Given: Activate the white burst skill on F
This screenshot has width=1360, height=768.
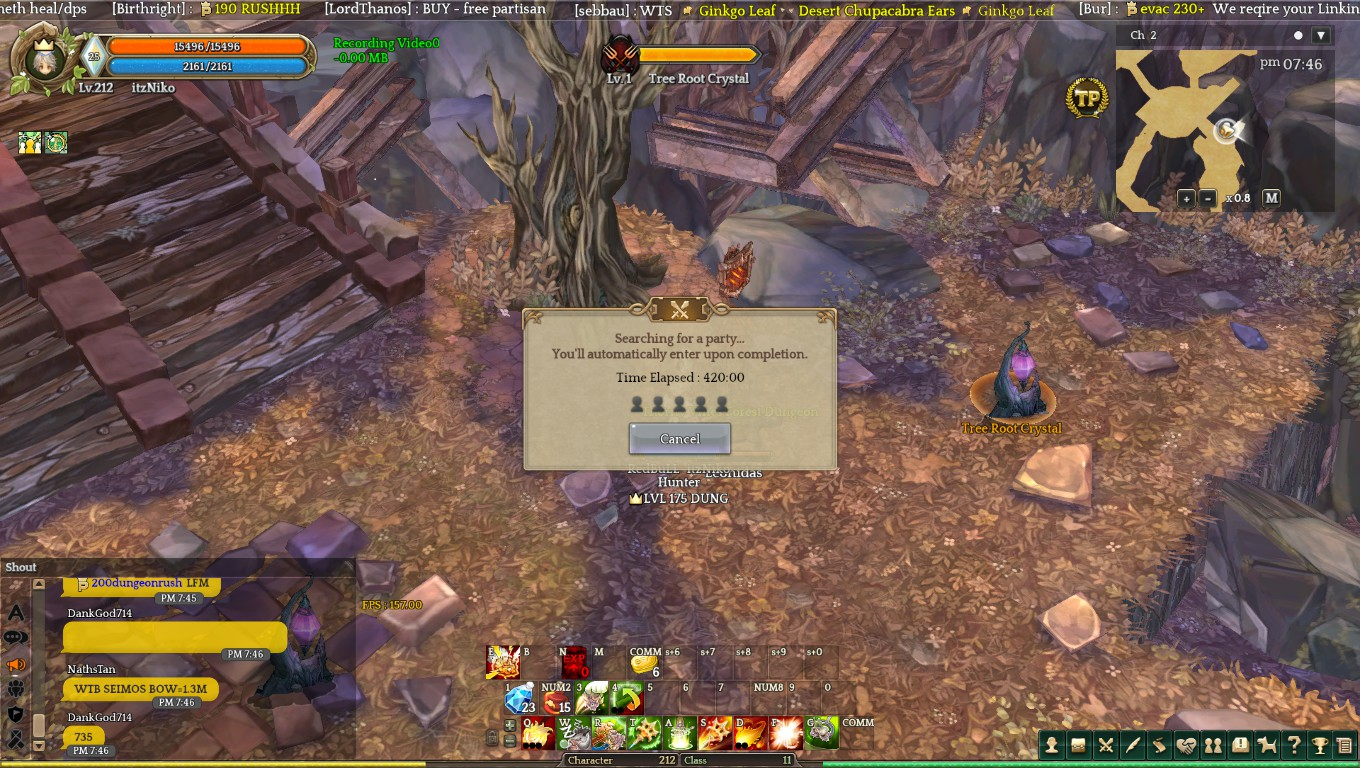Looking at the screenshot, I should click(785, 733).
